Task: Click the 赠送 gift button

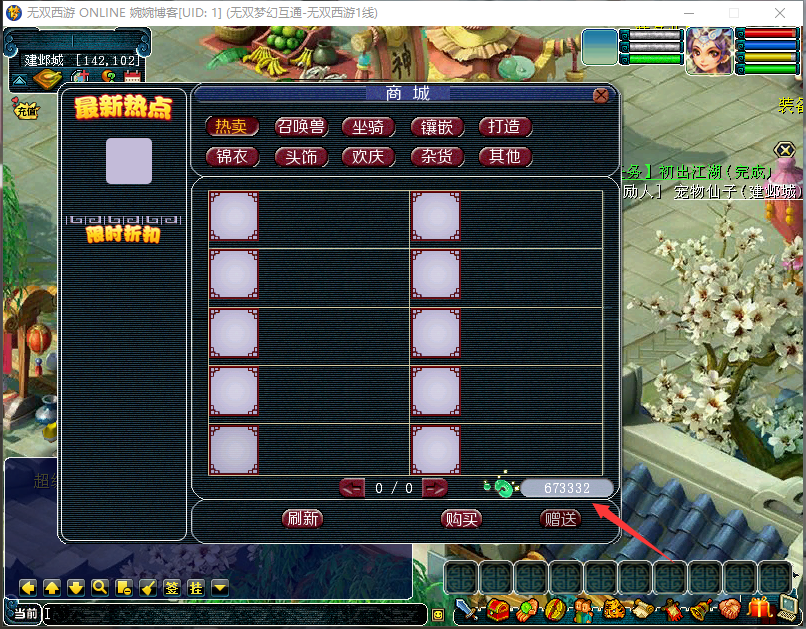Action: click(560, 518)
